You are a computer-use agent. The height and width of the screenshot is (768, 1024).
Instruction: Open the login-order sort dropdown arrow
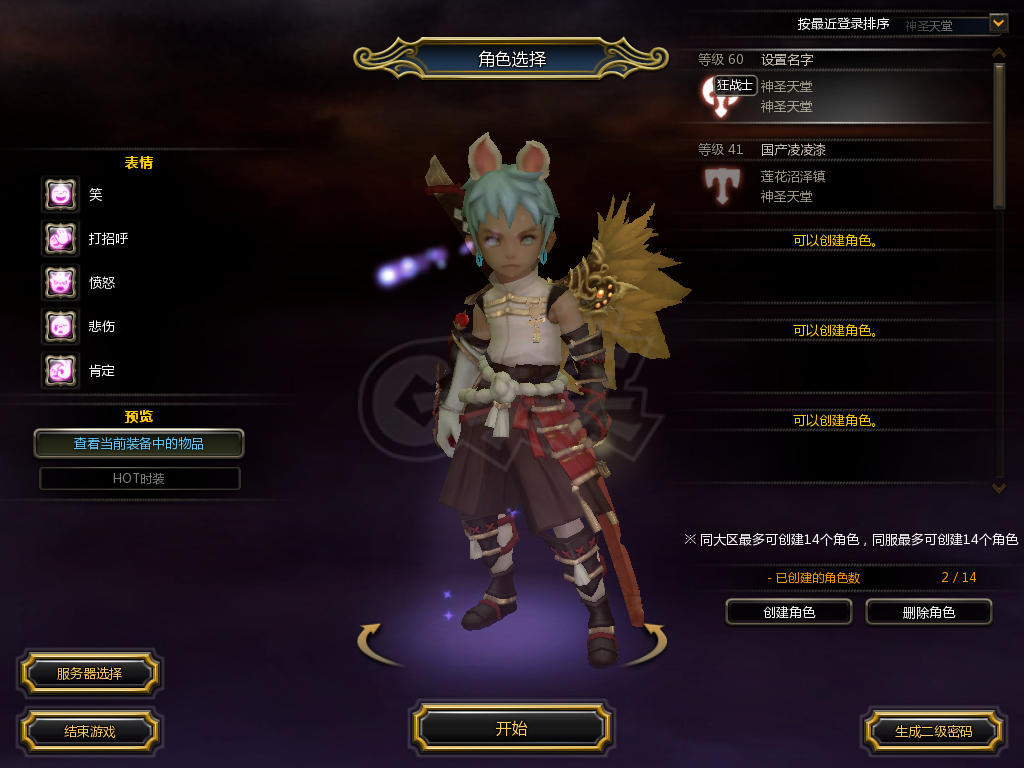click(x=997, y=22)
